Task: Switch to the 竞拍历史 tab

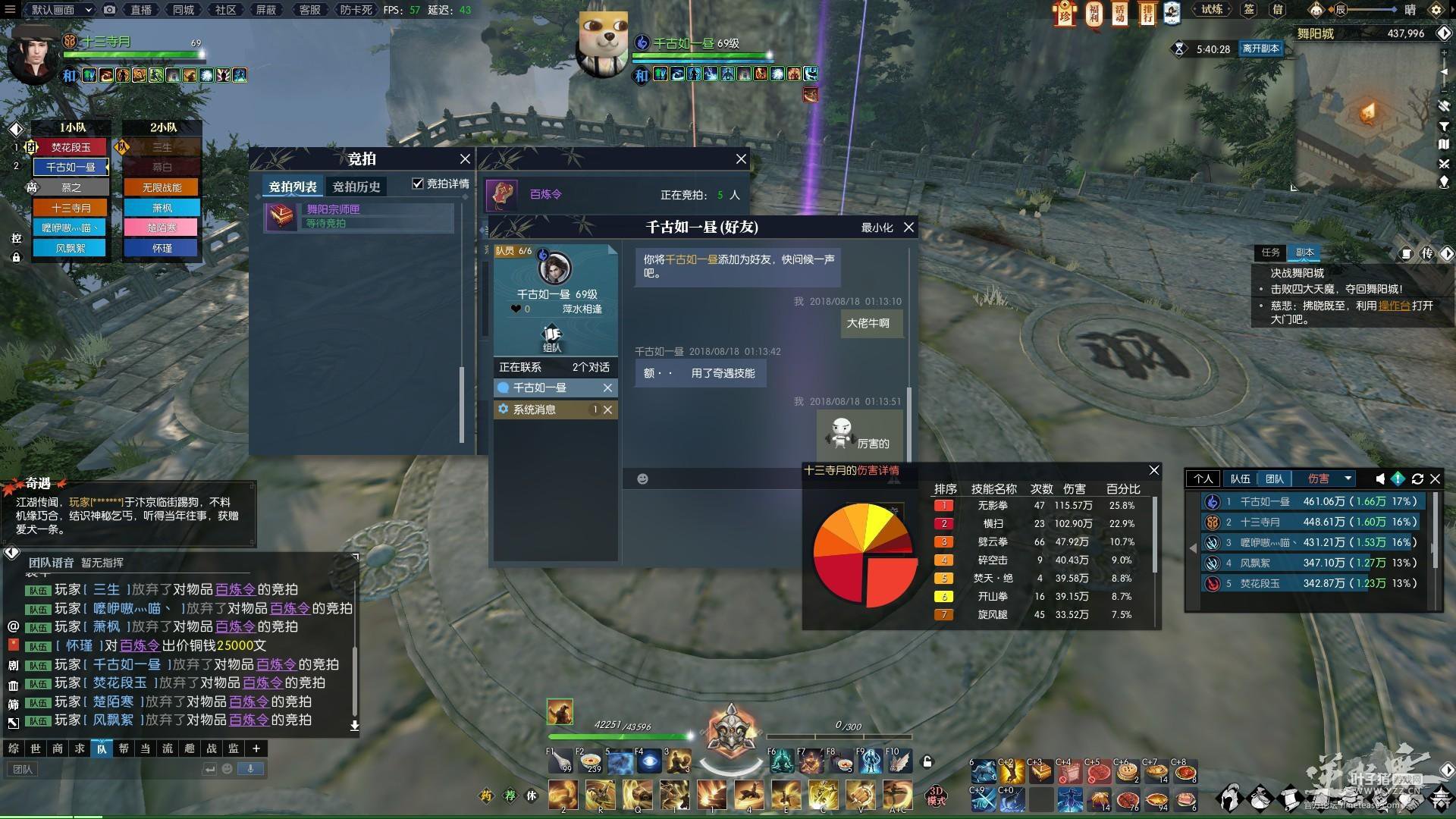Action: 356,187
